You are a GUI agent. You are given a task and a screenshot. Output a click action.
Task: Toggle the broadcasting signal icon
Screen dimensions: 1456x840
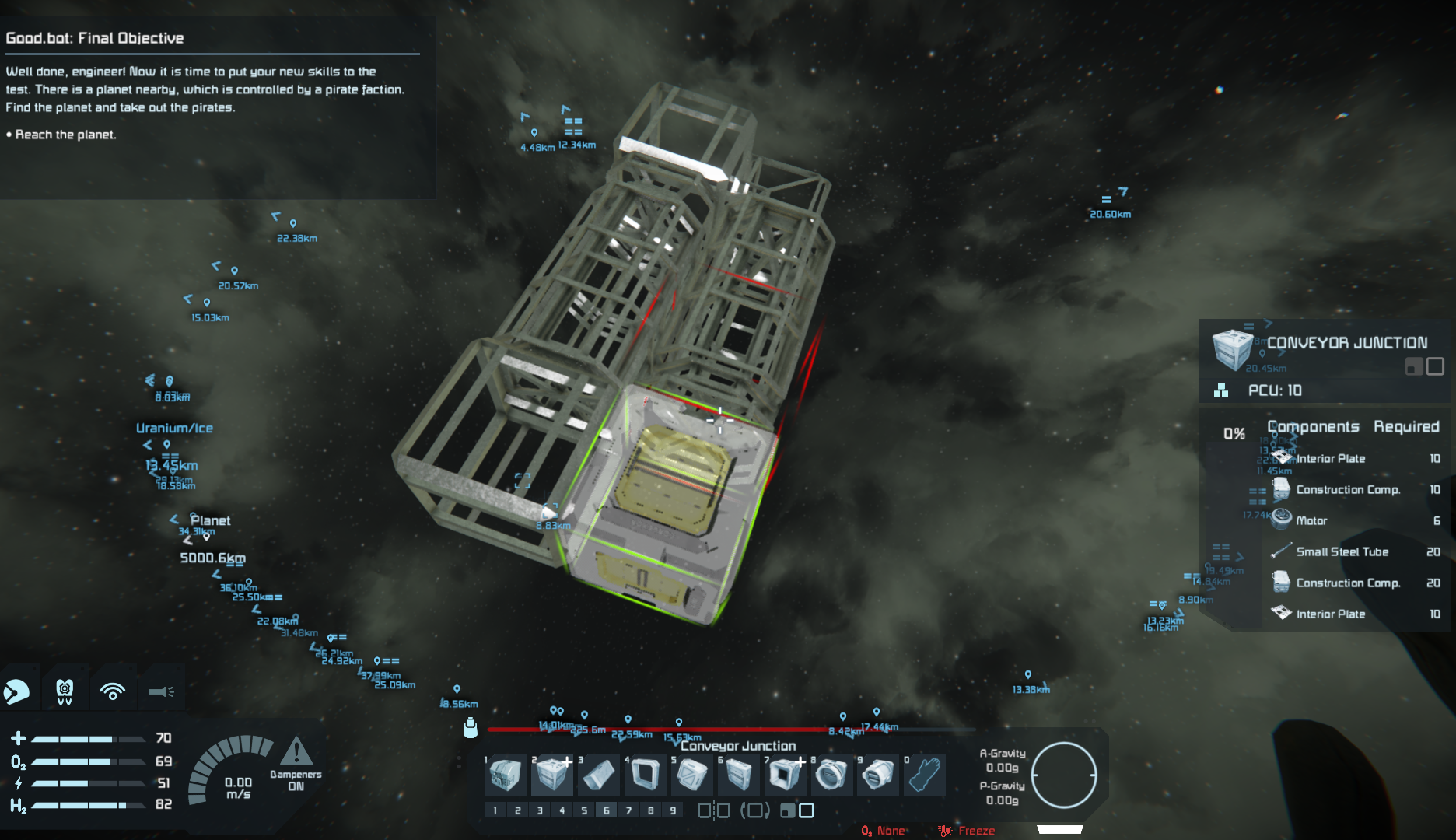[113, 691]
